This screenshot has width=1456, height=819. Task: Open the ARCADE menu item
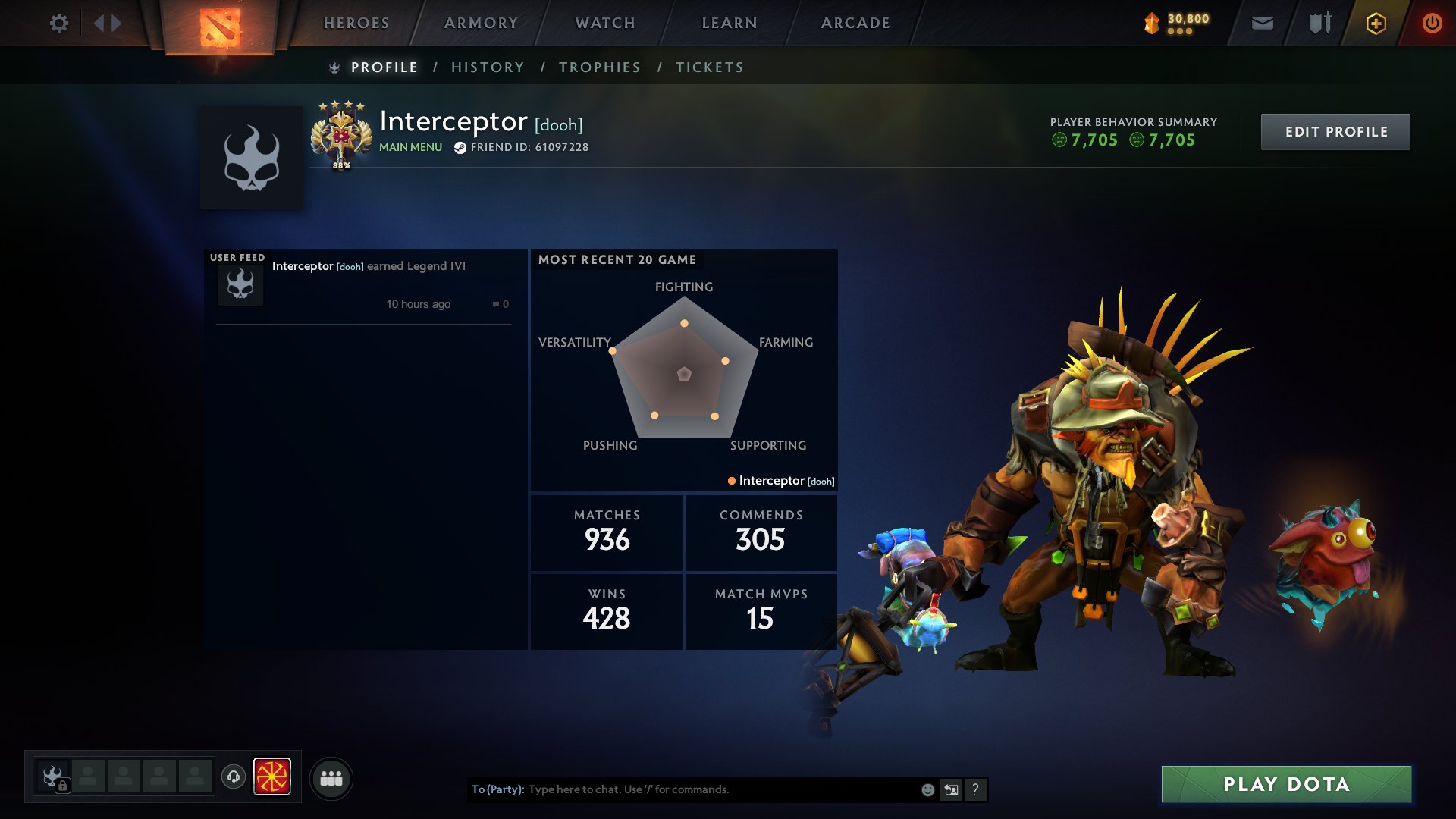(855, 23)
